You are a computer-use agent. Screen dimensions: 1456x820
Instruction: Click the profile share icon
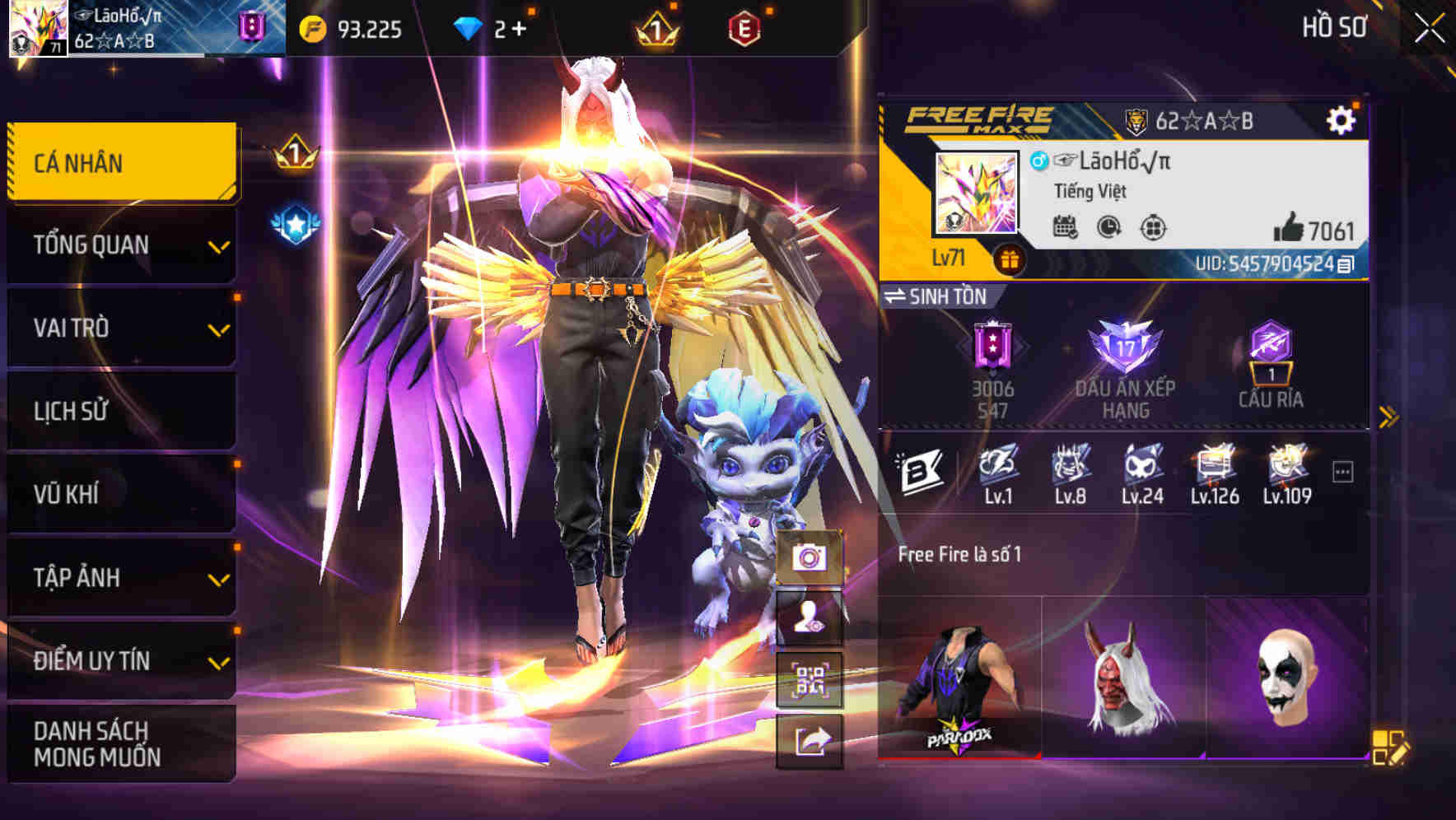point(810,743)
